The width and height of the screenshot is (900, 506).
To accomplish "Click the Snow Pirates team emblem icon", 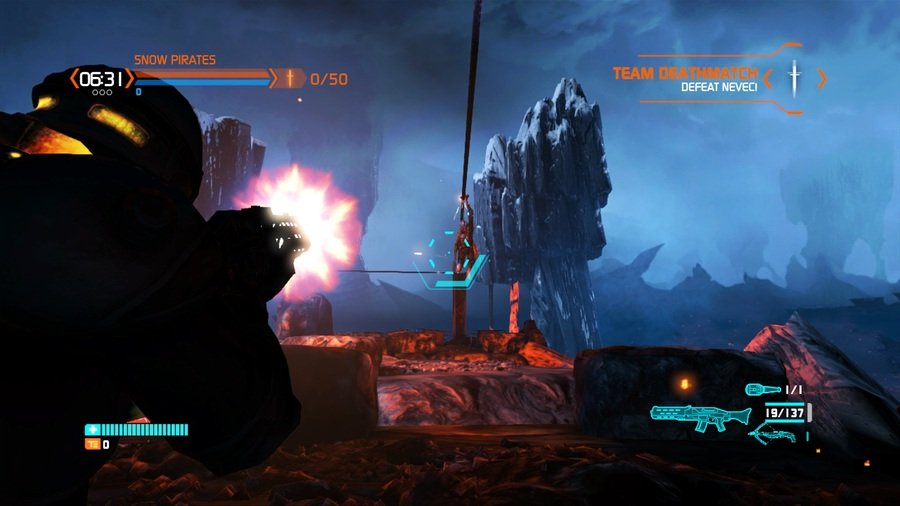I will [x=291, y=78].
